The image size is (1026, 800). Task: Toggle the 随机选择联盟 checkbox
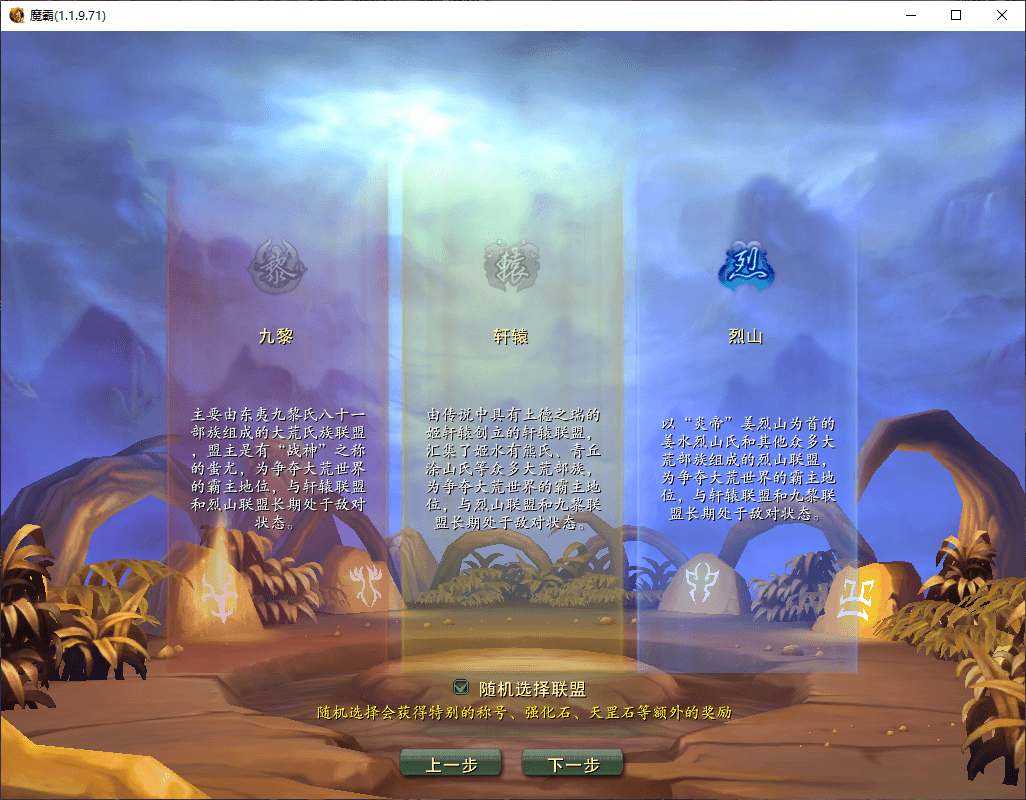(461, 687)
